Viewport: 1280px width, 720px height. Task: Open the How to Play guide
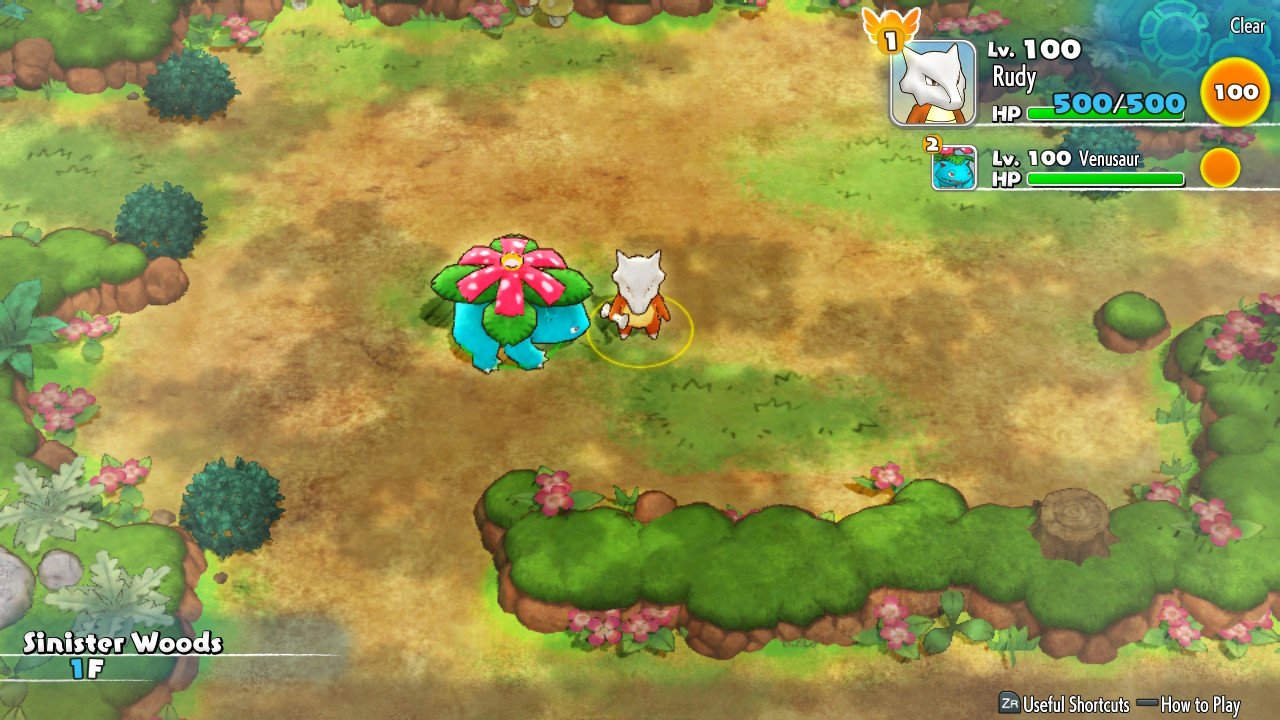(x=1188, y=704)
